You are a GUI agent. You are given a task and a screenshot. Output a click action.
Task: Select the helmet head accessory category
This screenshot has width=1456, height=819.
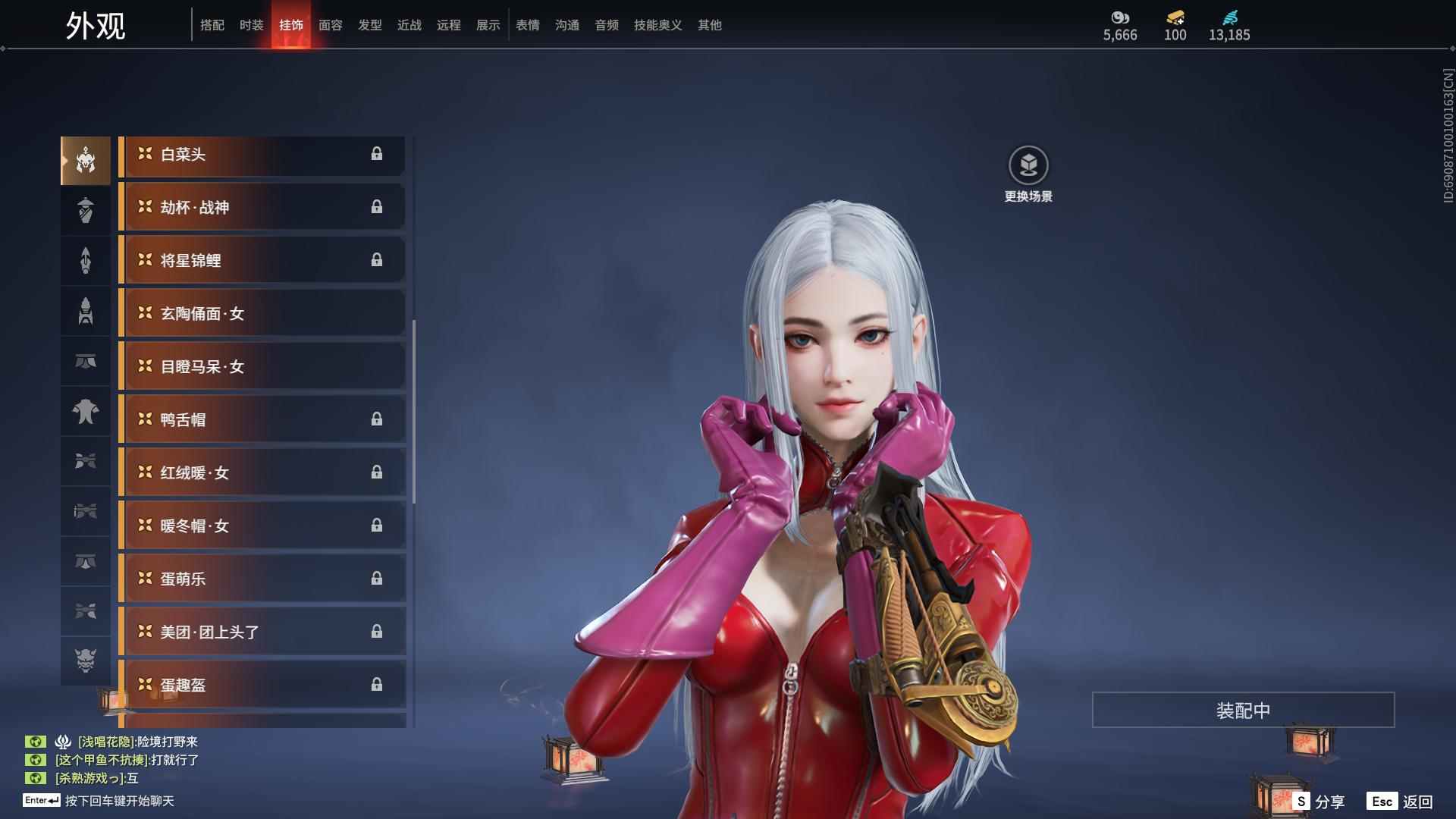pyautogui.click(x=86, y=160)
